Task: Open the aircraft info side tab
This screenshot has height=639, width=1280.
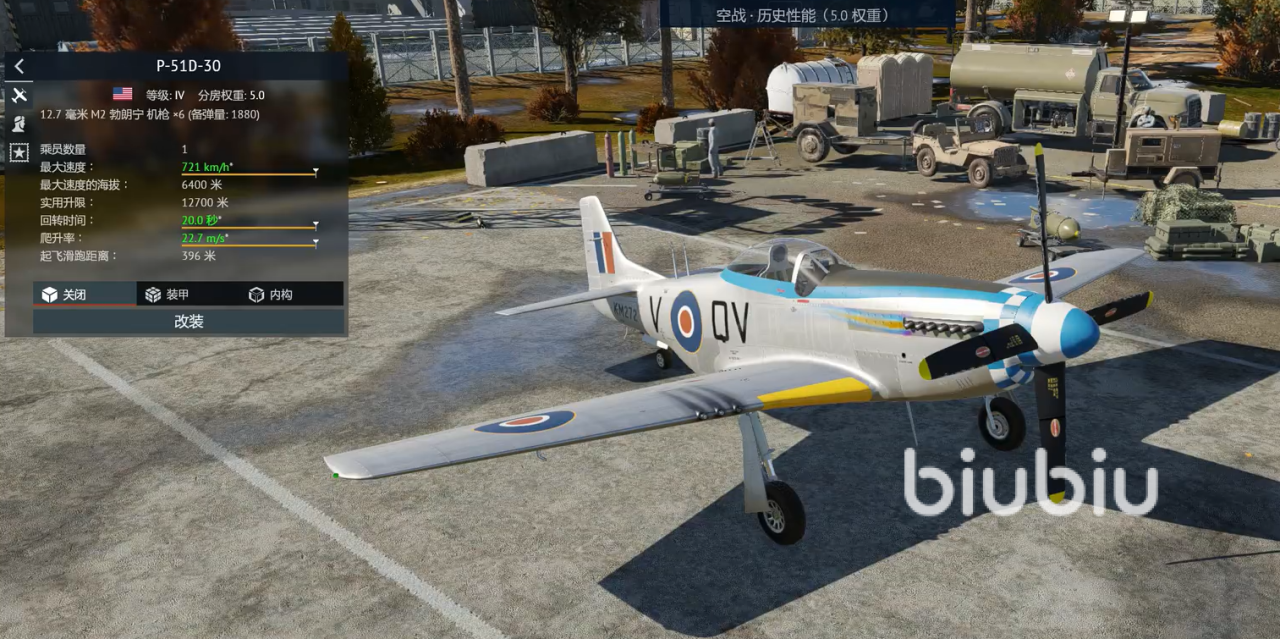Action: pos(19,96)
